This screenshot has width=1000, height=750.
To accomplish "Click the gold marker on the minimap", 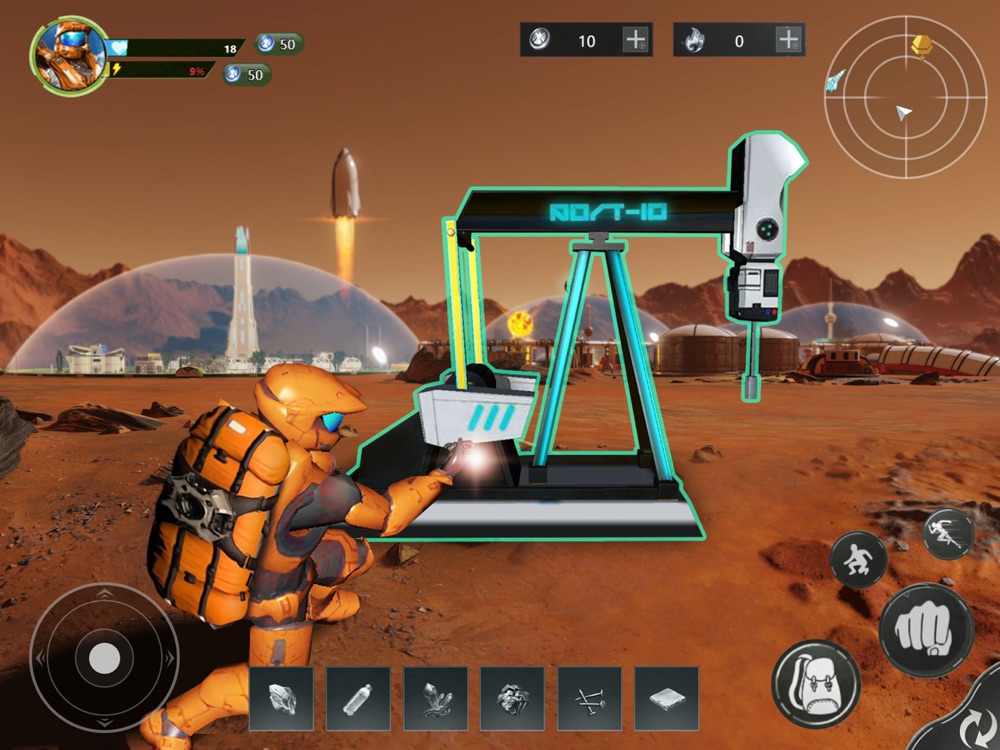I will point(921,45).
